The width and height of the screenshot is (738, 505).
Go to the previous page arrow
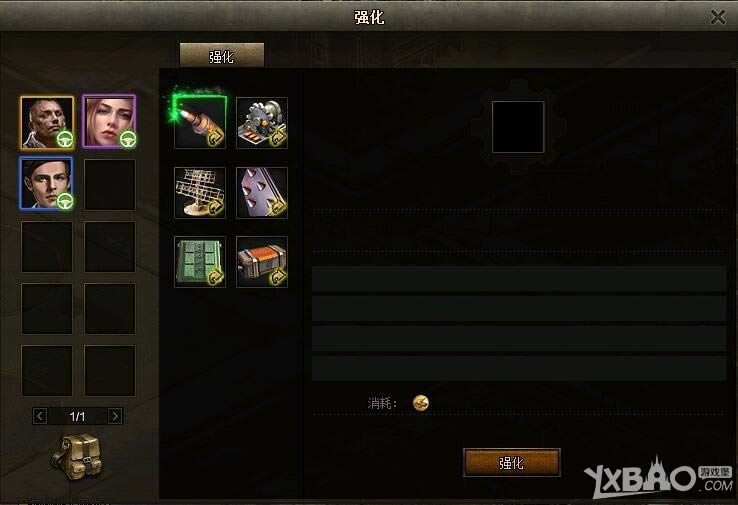click(x=40, y=415)
